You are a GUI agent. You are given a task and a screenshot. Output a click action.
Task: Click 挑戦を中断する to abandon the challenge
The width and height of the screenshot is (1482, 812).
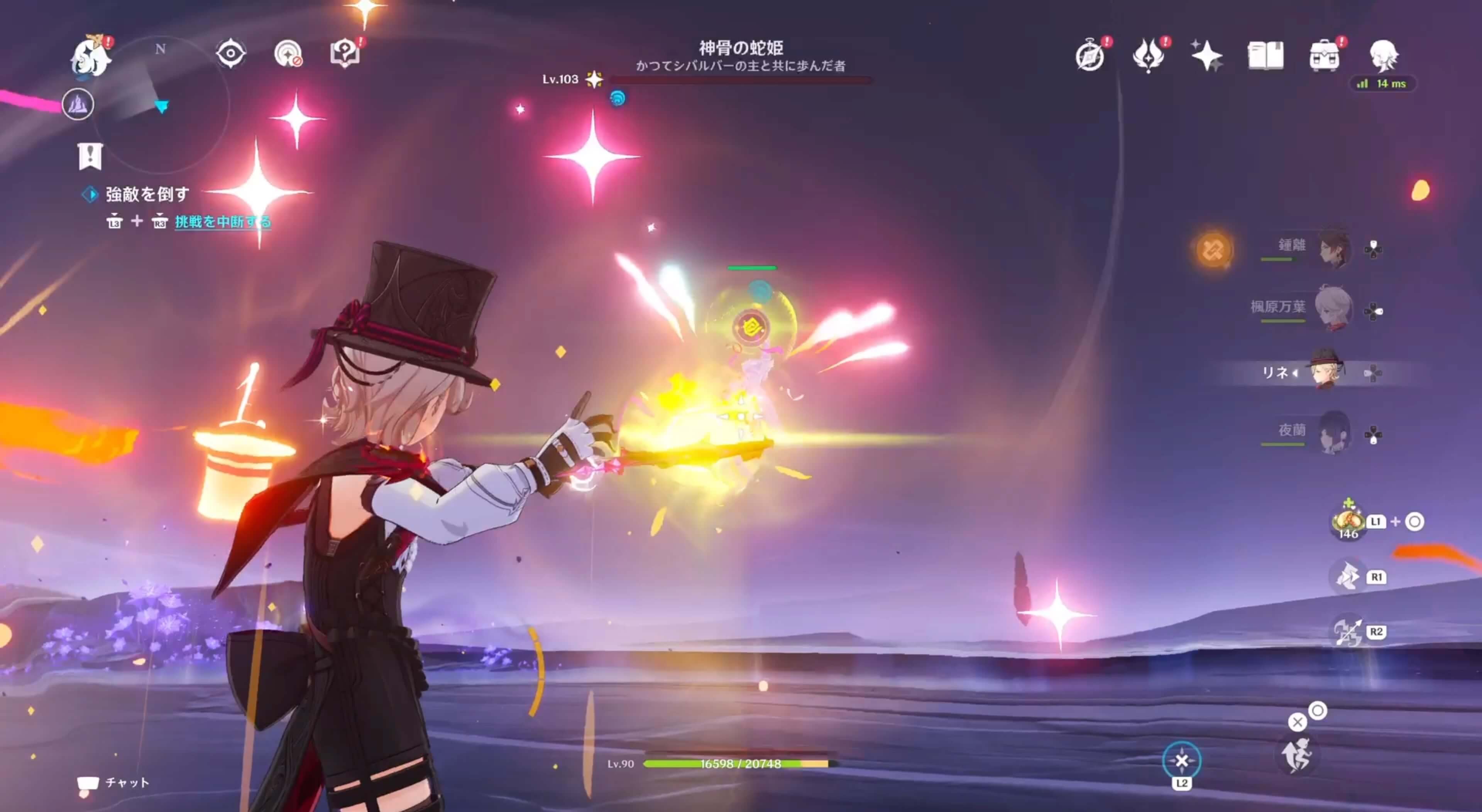coord(222,224)
